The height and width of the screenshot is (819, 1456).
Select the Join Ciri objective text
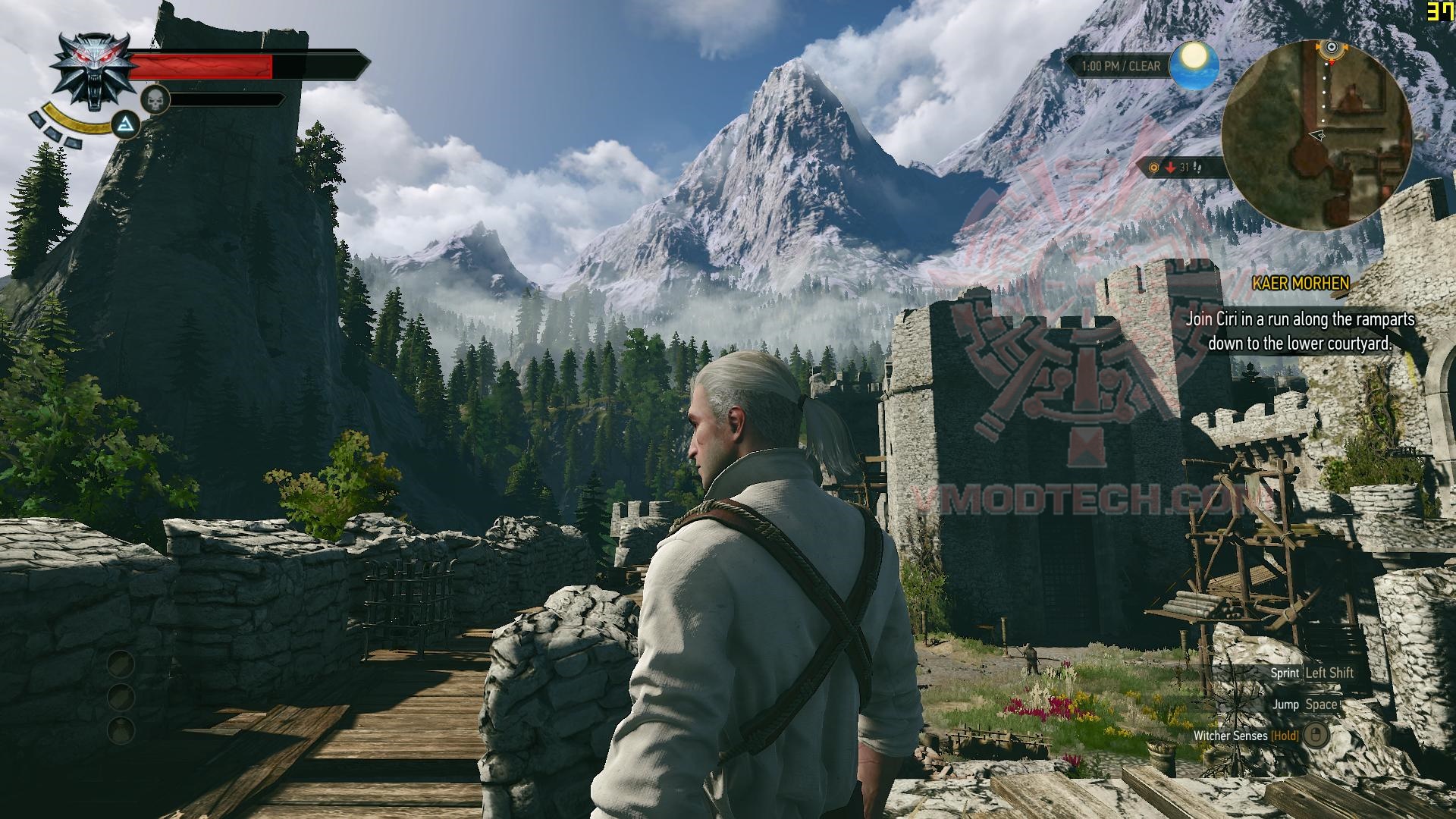pyautogui.click(x=1300, y=331)
